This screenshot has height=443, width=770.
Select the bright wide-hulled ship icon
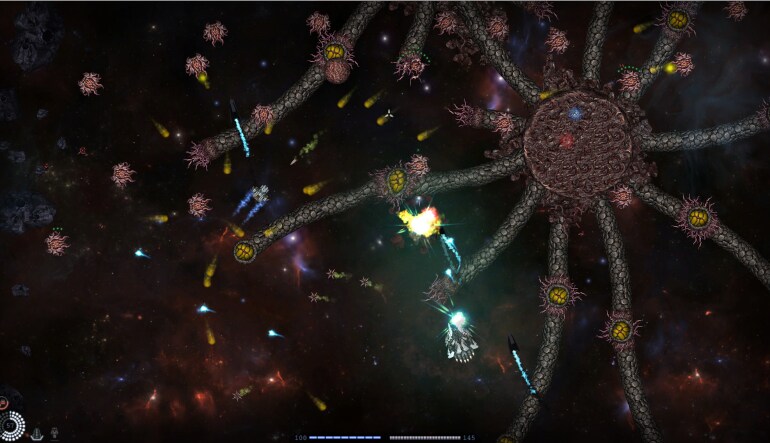pyautogui.click(x=37, y=433)
